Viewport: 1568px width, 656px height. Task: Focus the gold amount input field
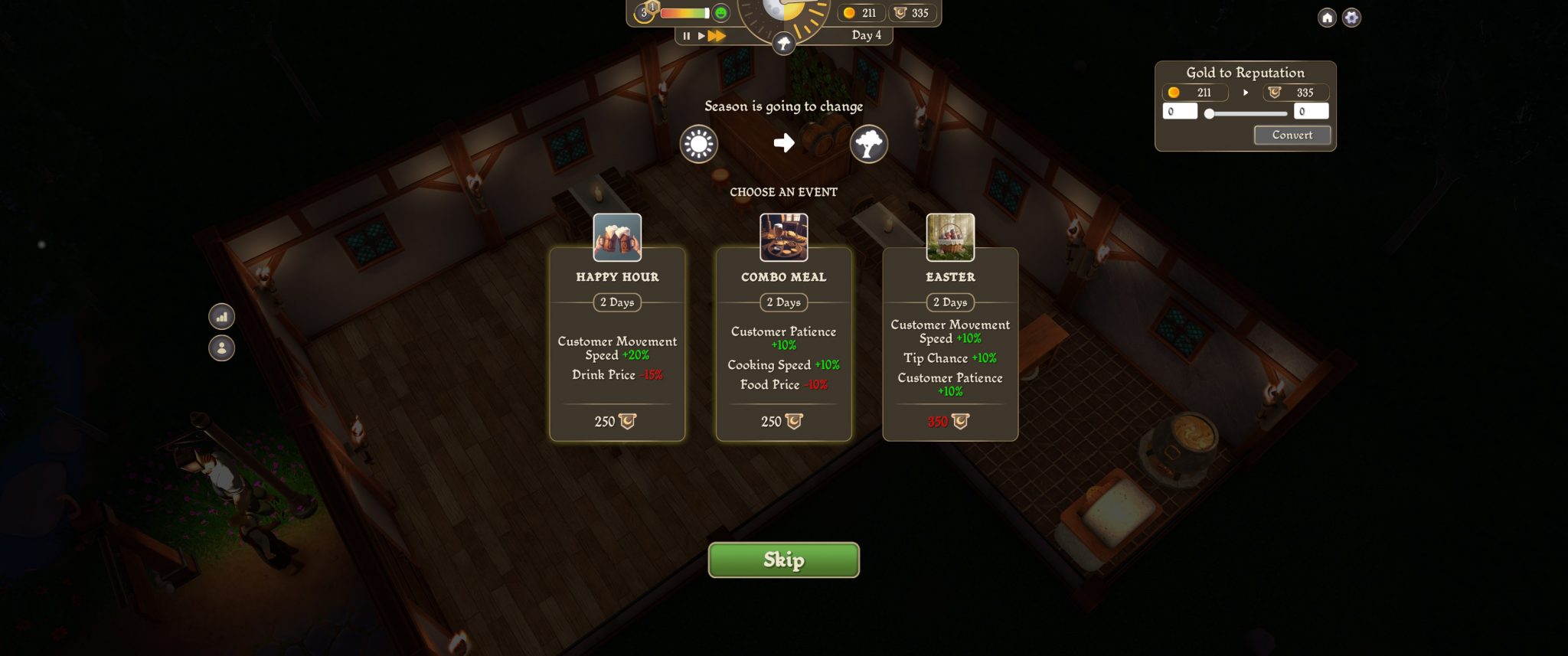click(x=1179, y=112)
